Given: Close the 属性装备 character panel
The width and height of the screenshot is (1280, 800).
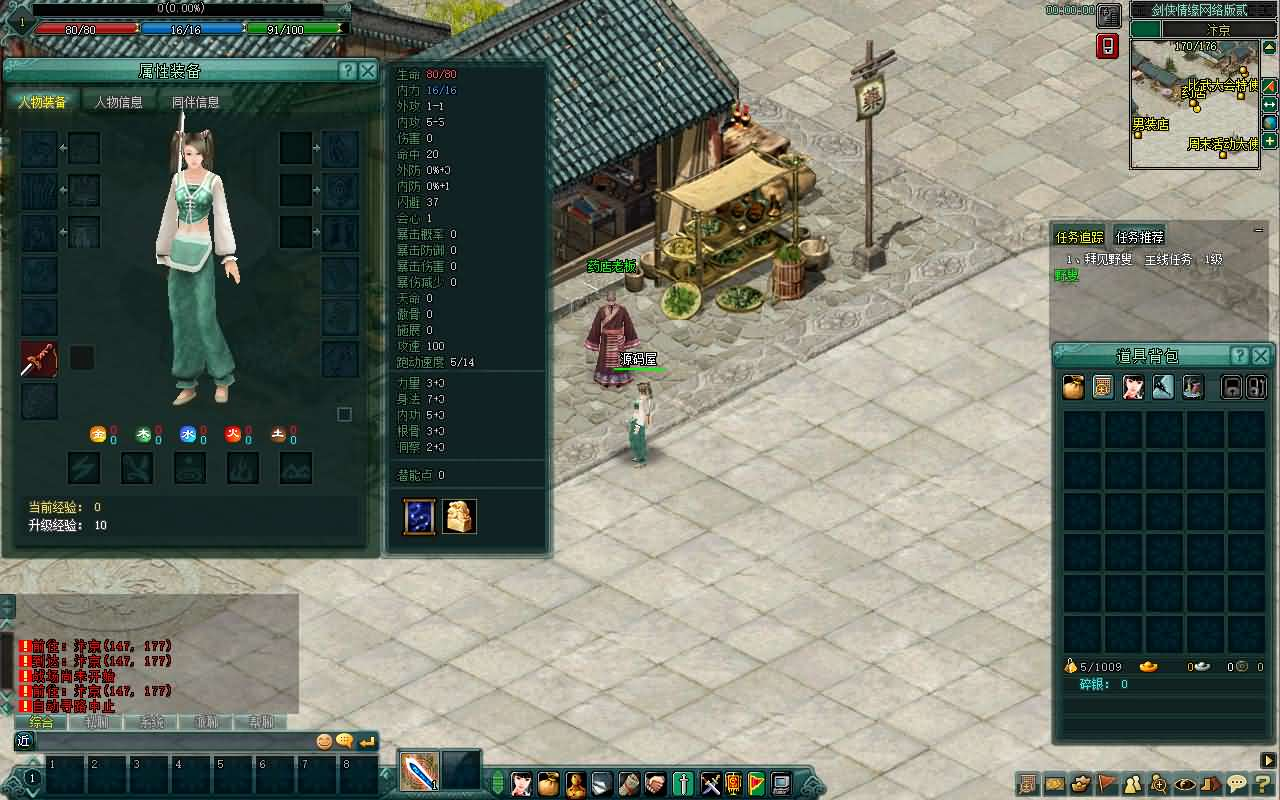Looking at the screenshot, I should 368,71.
